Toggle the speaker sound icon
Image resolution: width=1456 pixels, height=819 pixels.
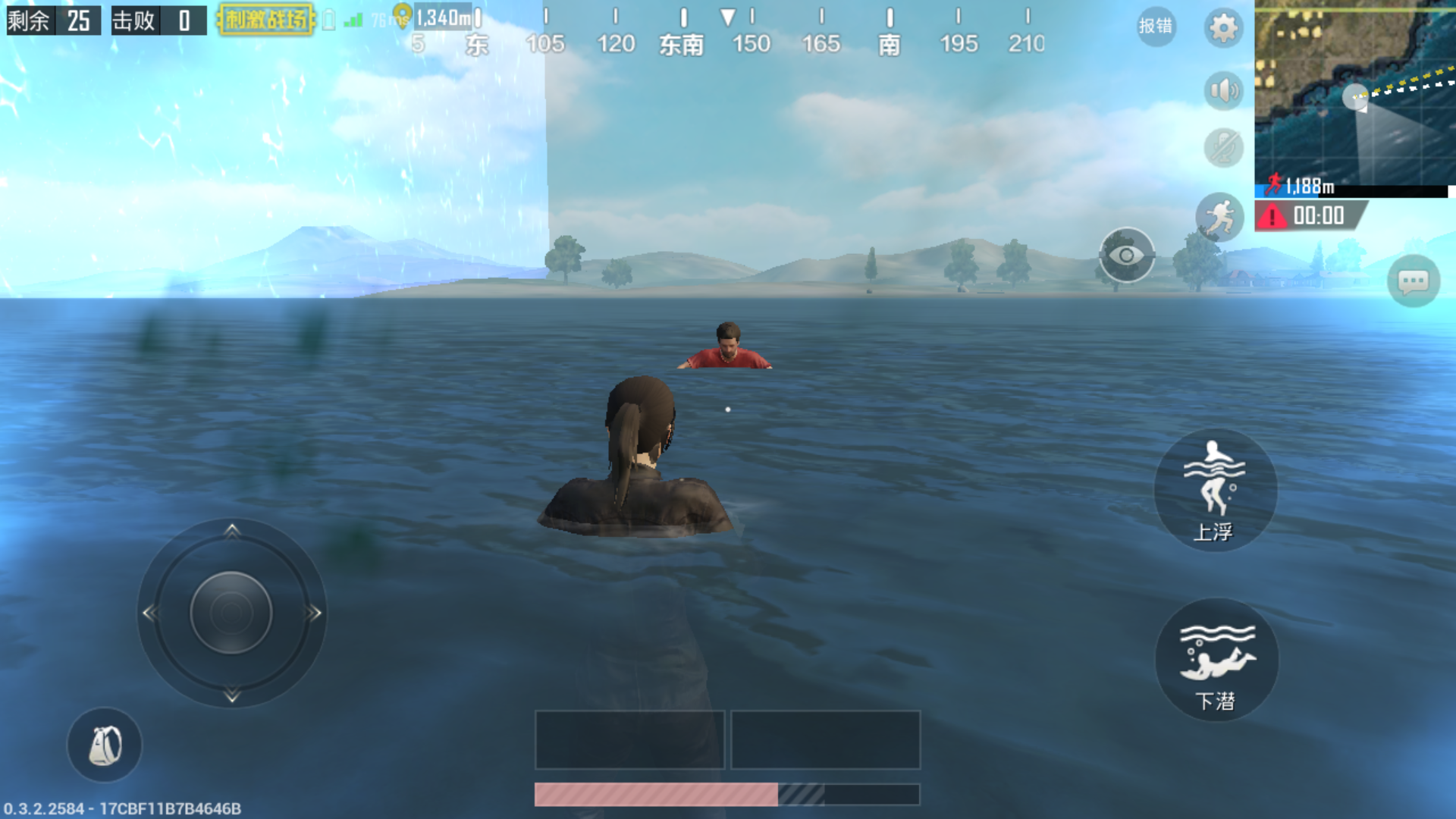tap(1223, 92)
